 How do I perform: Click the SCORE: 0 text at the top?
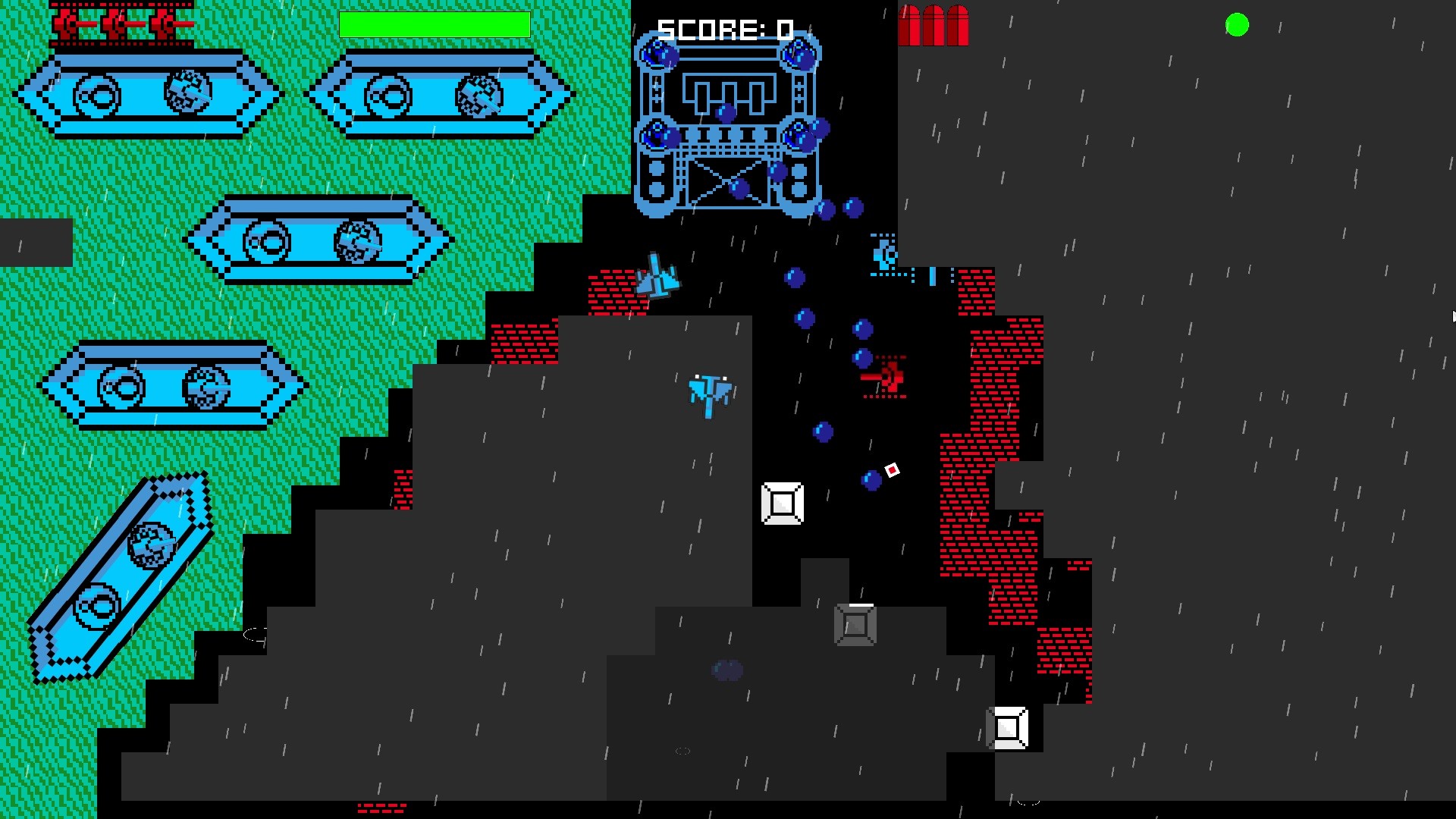coord(724,29)
